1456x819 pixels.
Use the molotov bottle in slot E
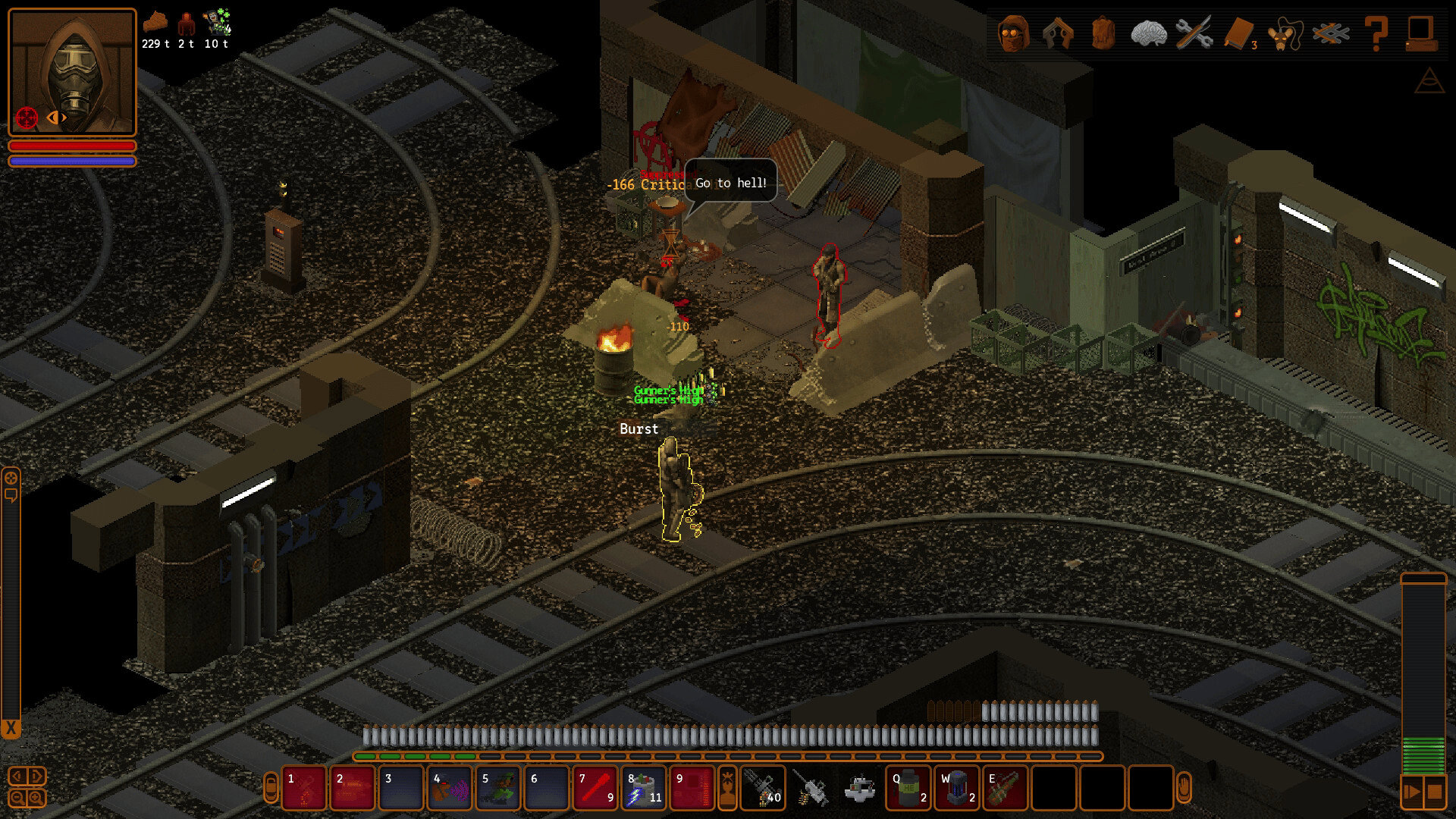tap(1006, 789)
